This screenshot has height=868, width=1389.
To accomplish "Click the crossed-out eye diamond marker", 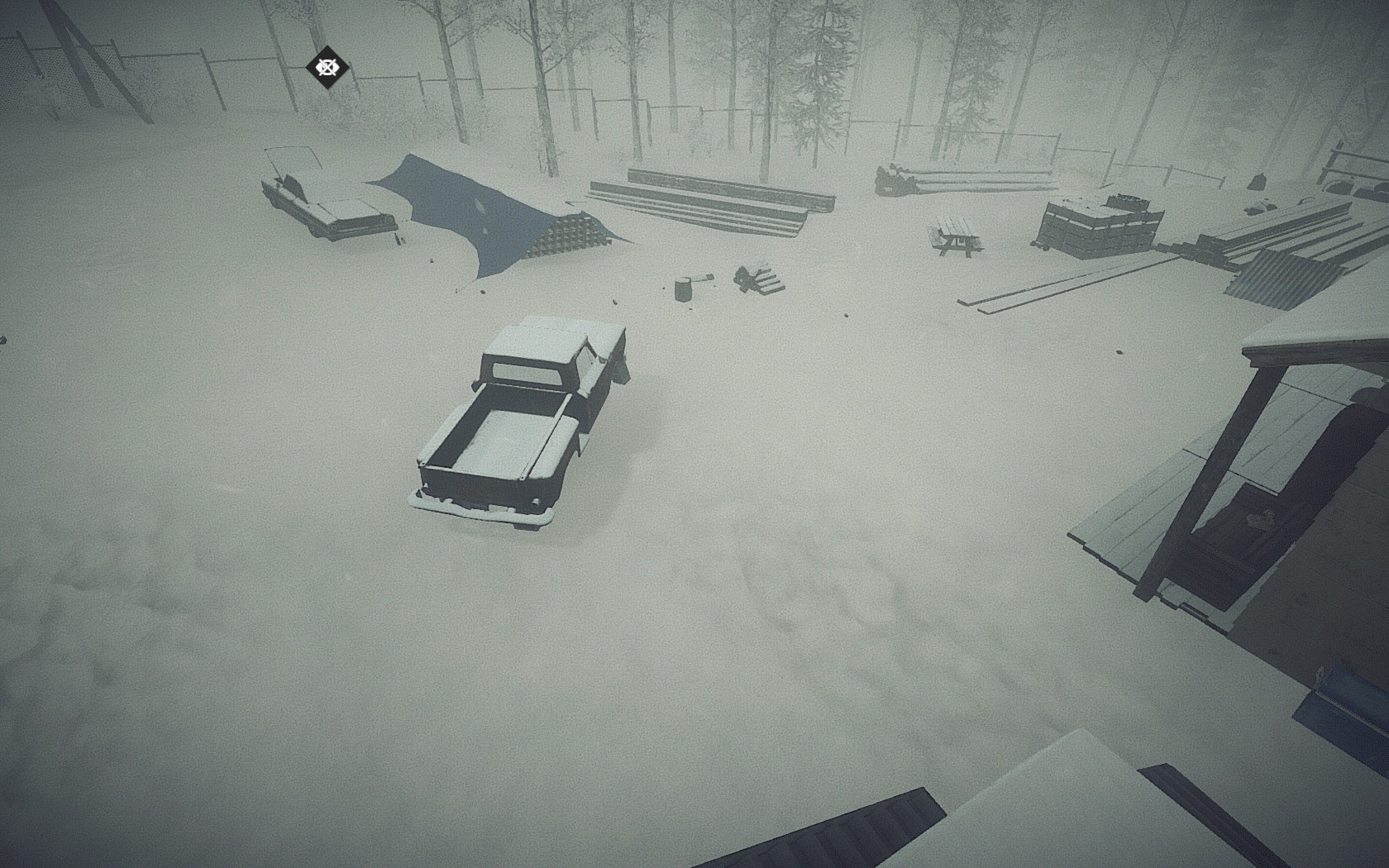I will click(x=327, y=66).
